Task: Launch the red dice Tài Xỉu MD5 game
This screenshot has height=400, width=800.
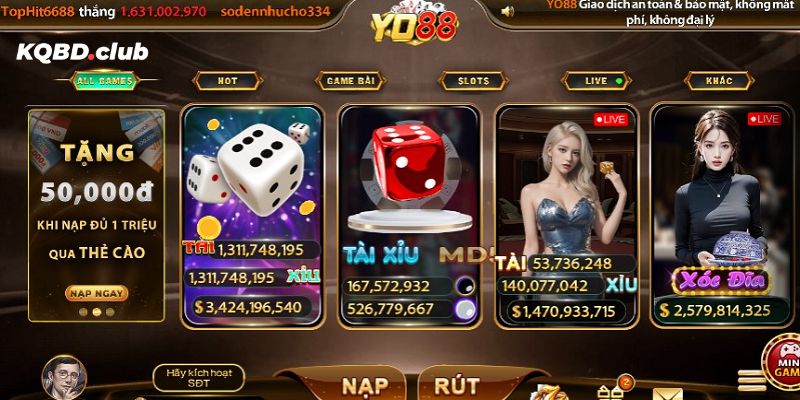Action: click(x=407, y=214)
